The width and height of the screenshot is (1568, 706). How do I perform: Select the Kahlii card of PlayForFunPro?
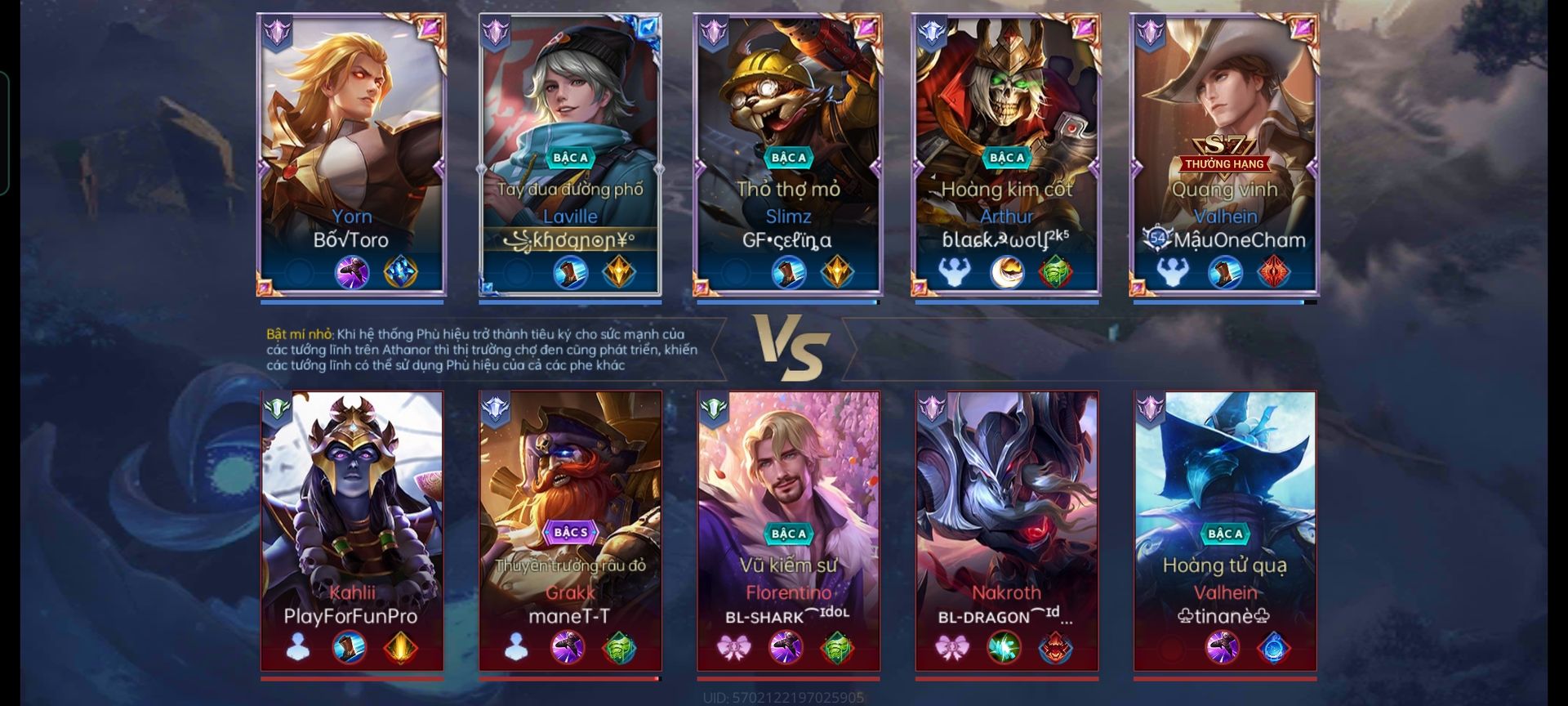point(352,531)
